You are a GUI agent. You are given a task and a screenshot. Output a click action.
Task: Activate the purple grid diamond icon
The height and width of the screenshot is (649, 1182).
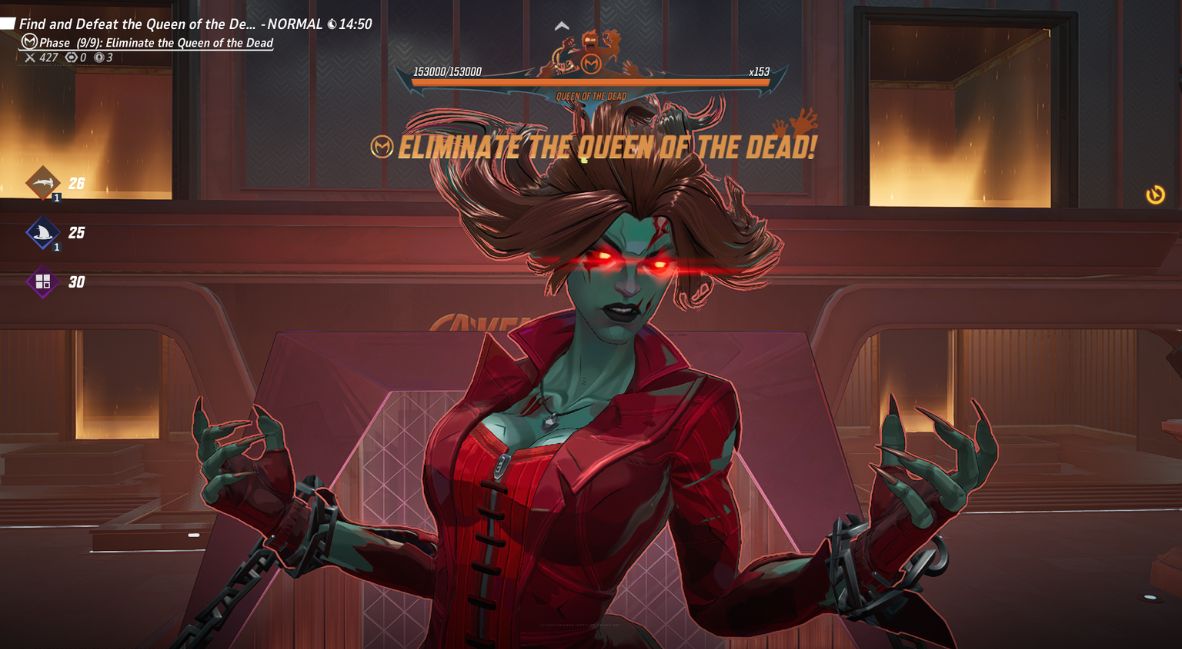pyautogui.click(x=43, y=282)
